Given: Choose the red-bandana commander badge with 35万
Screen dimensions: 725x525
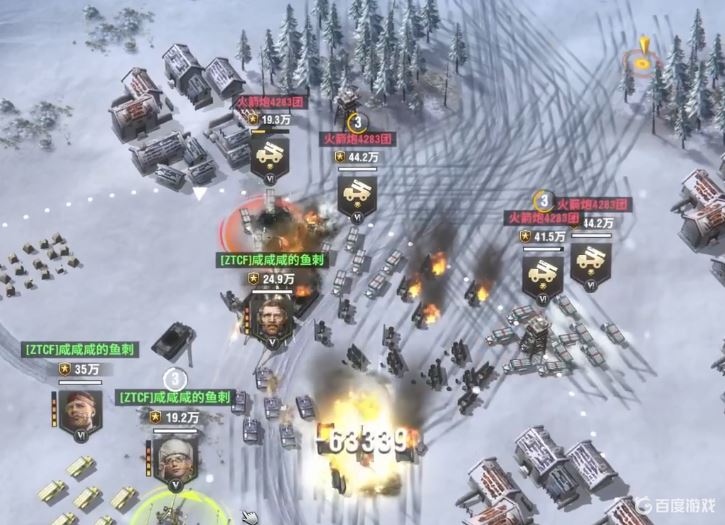Looking at the screenshot, I should (78, 408).
